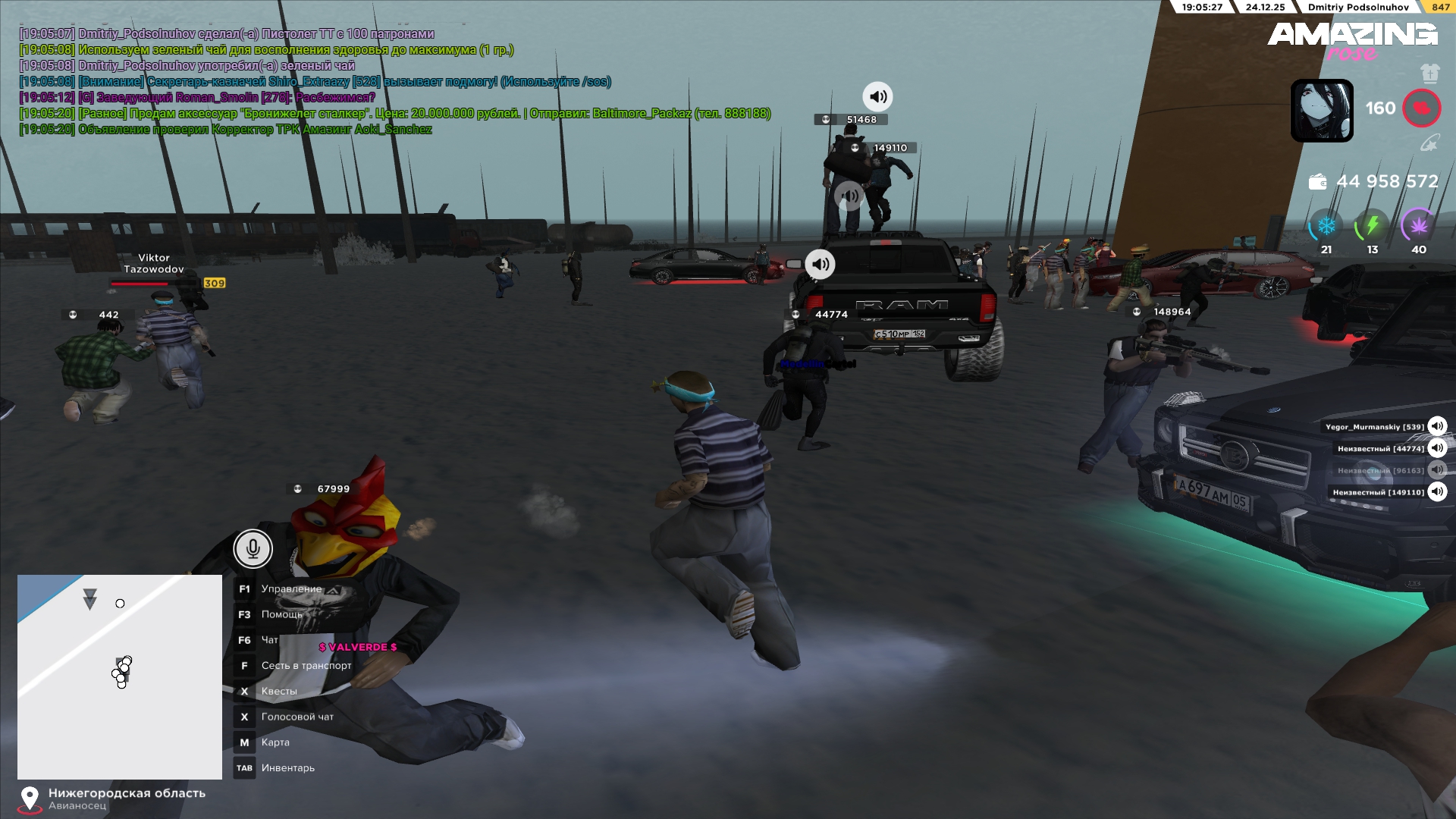Open the minimap
Viewport: 1456px width, 819px height.
pos(120,676)
